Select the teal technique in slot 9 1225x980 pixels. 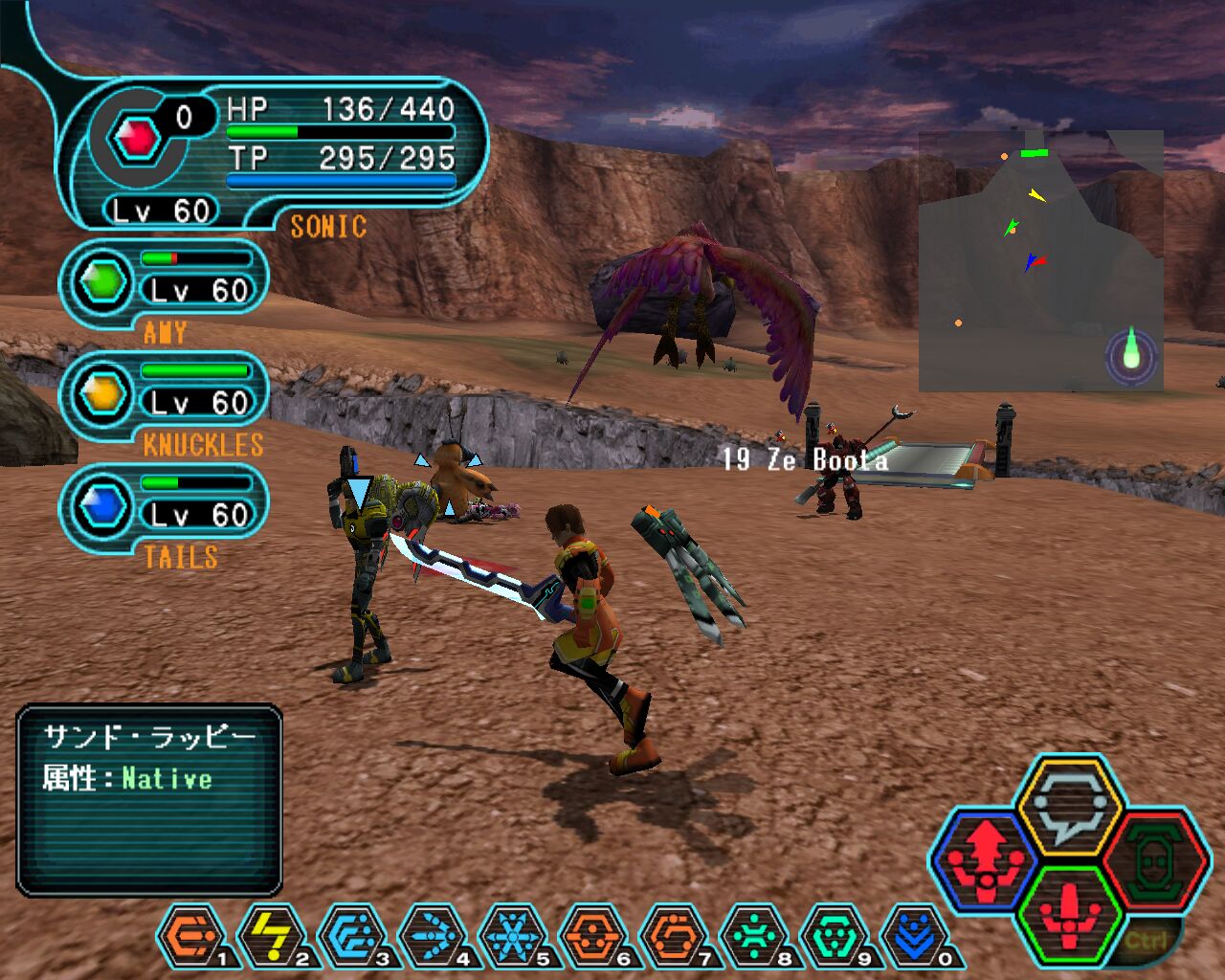point(834,935)
